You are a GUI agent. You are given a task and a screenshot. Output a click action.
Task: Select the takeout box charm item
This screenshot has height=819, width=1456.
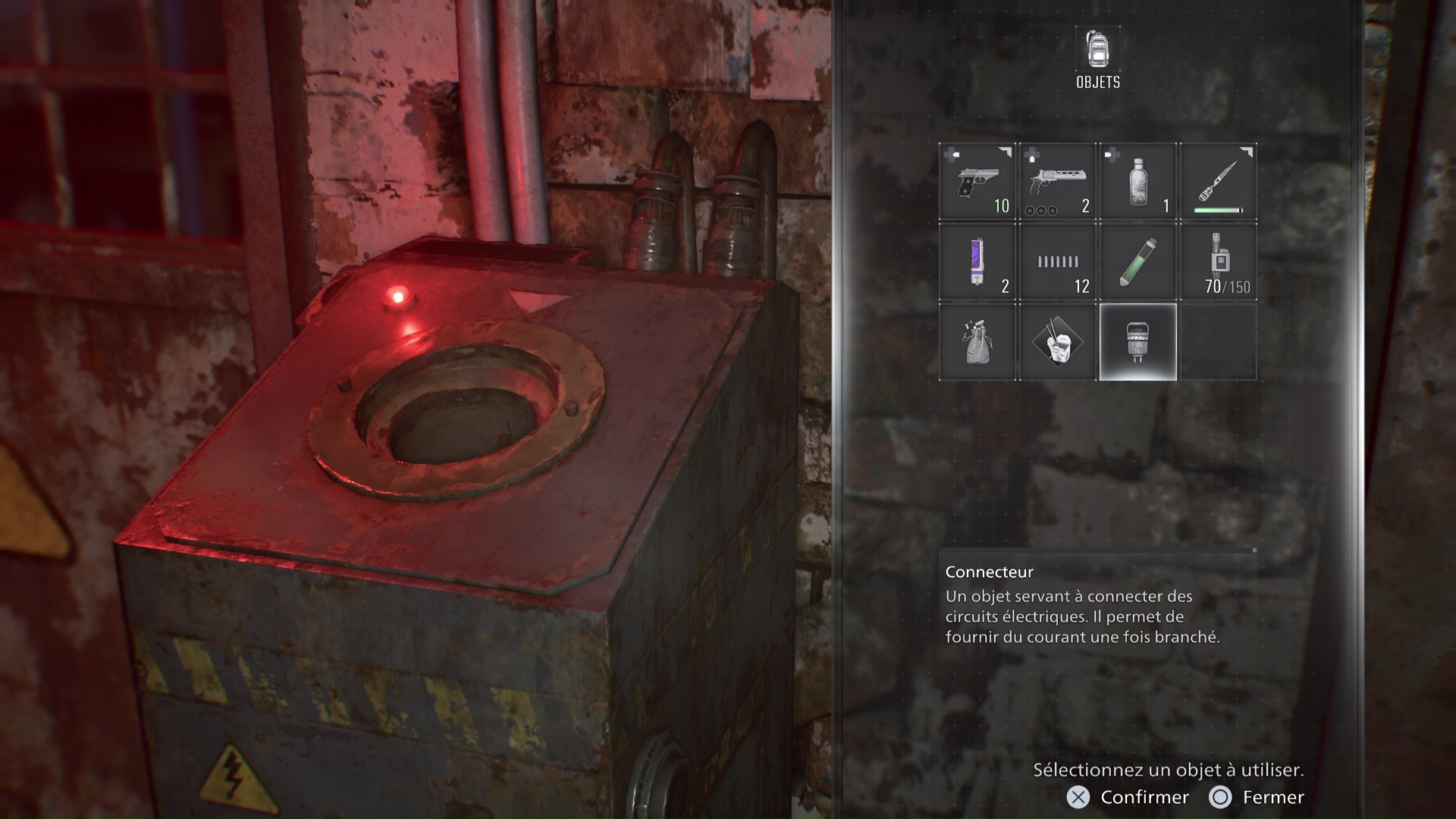[x=1057, y=341]
